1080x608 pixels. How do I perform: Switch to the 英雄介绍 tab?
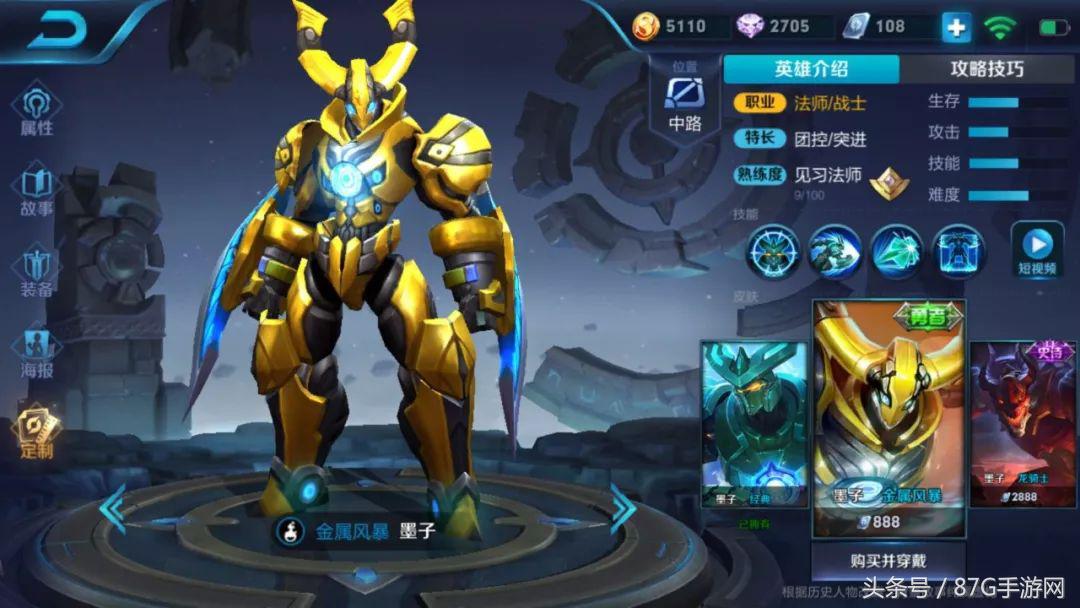(810, 68)
